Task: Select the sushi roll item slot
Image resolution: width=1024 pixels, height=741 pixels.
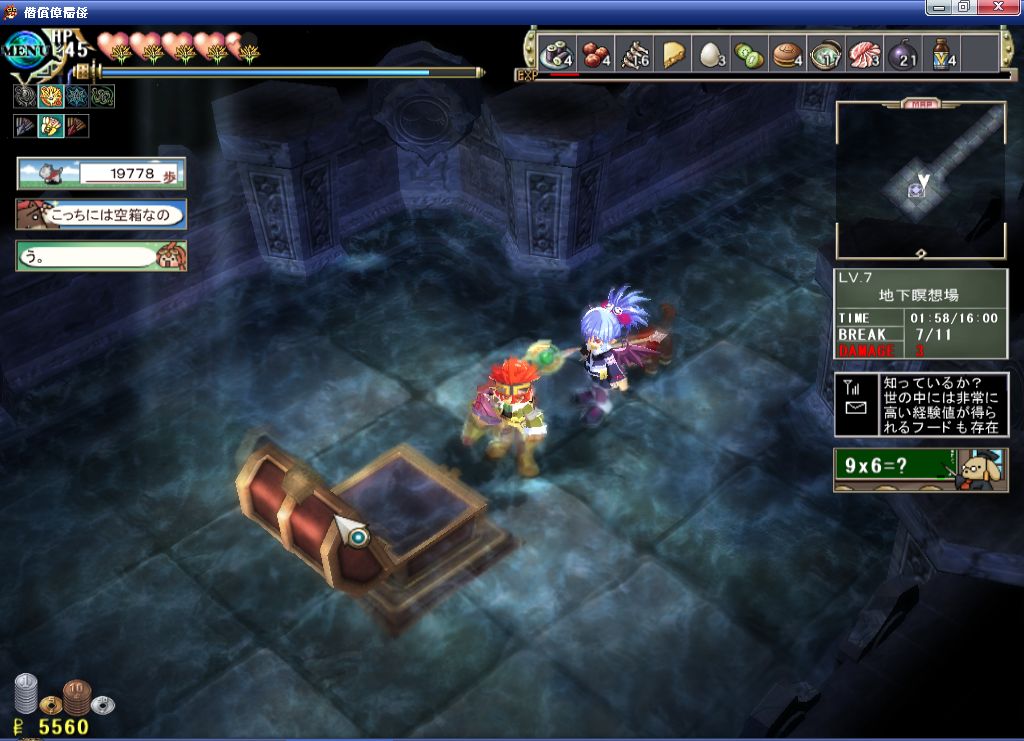Action: (555, 54)
